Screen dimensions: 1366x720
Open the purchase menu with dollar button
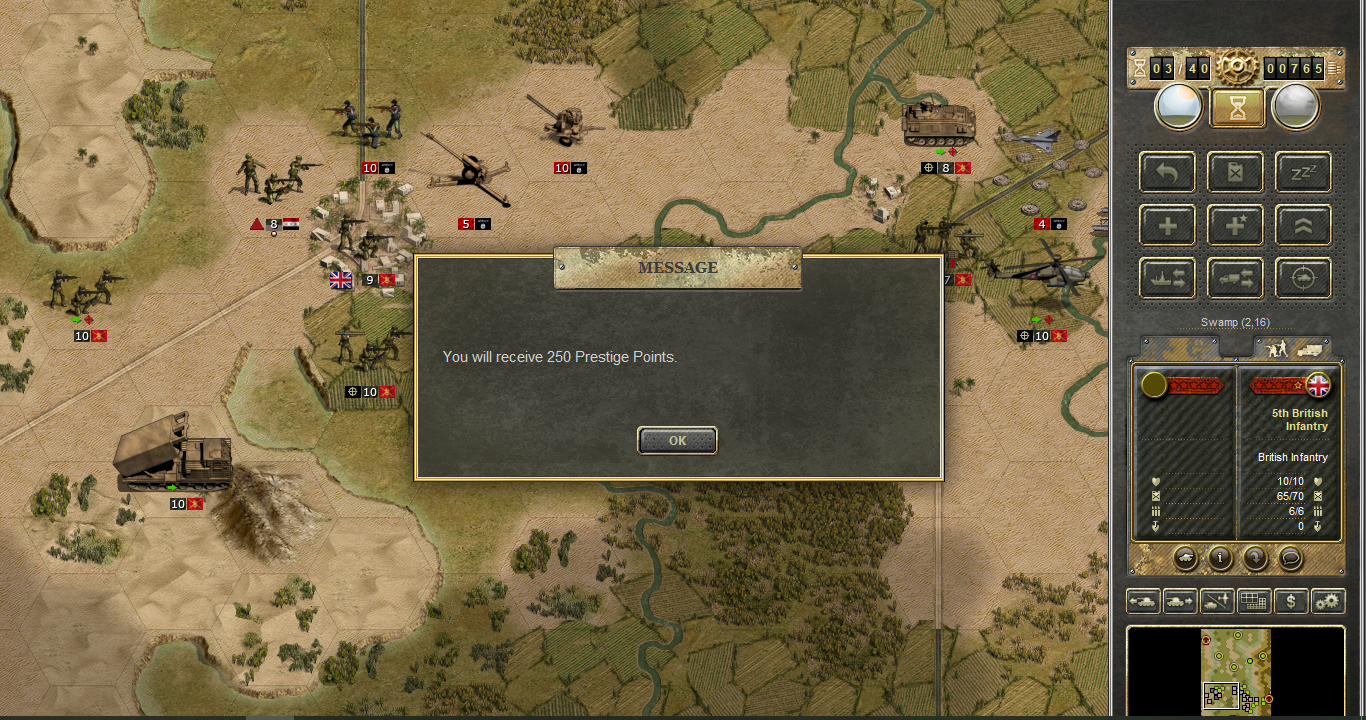[x=1291, y=601]
